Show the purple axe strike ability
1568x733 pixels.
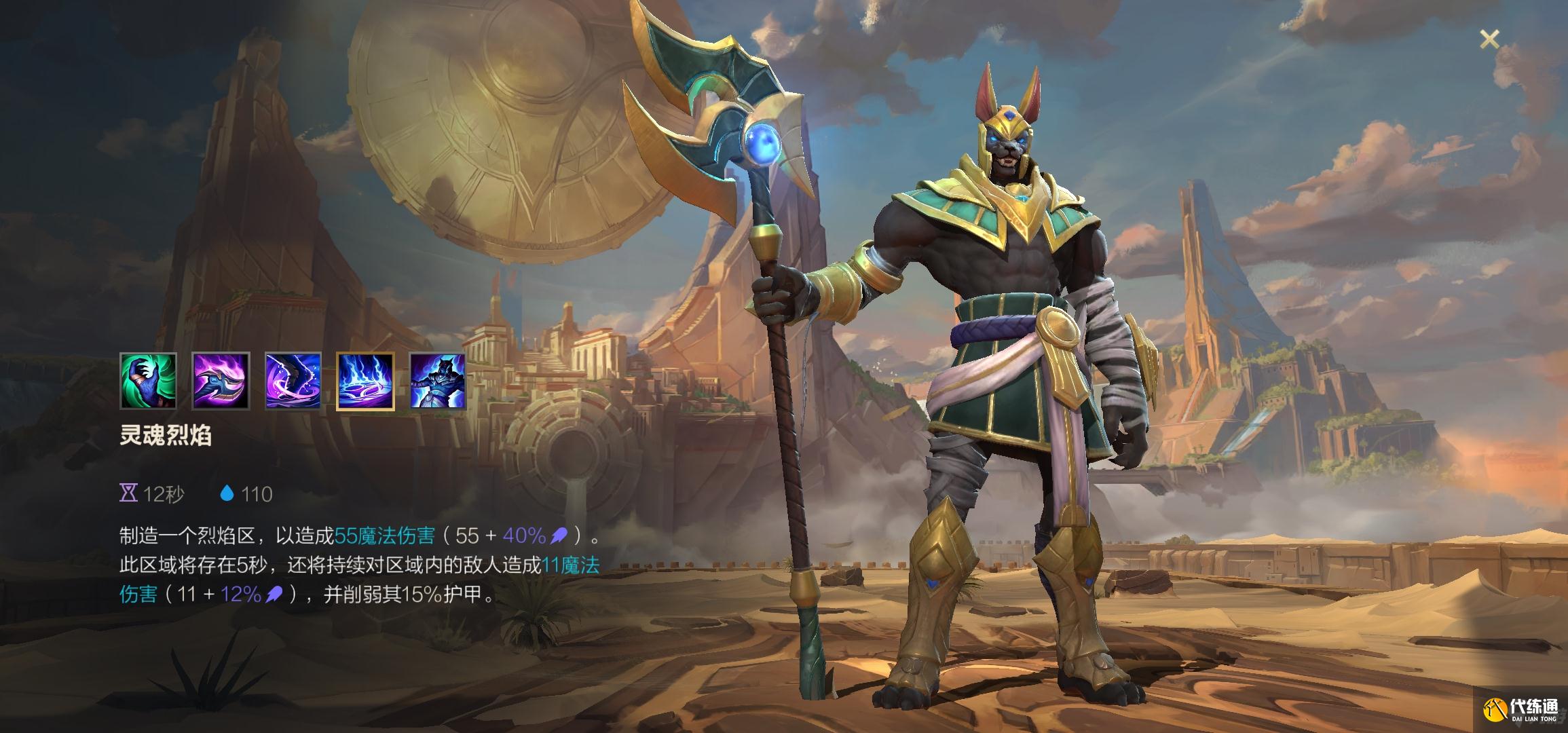221,381
